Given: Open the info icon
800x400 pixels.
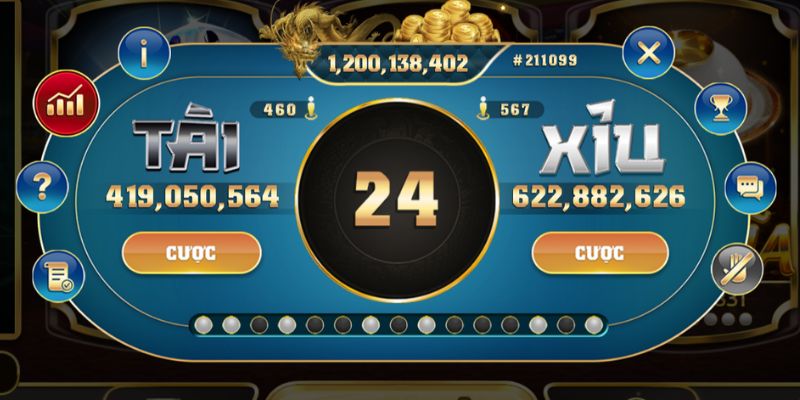Looking at the screenshot, I should click(144, 54).
